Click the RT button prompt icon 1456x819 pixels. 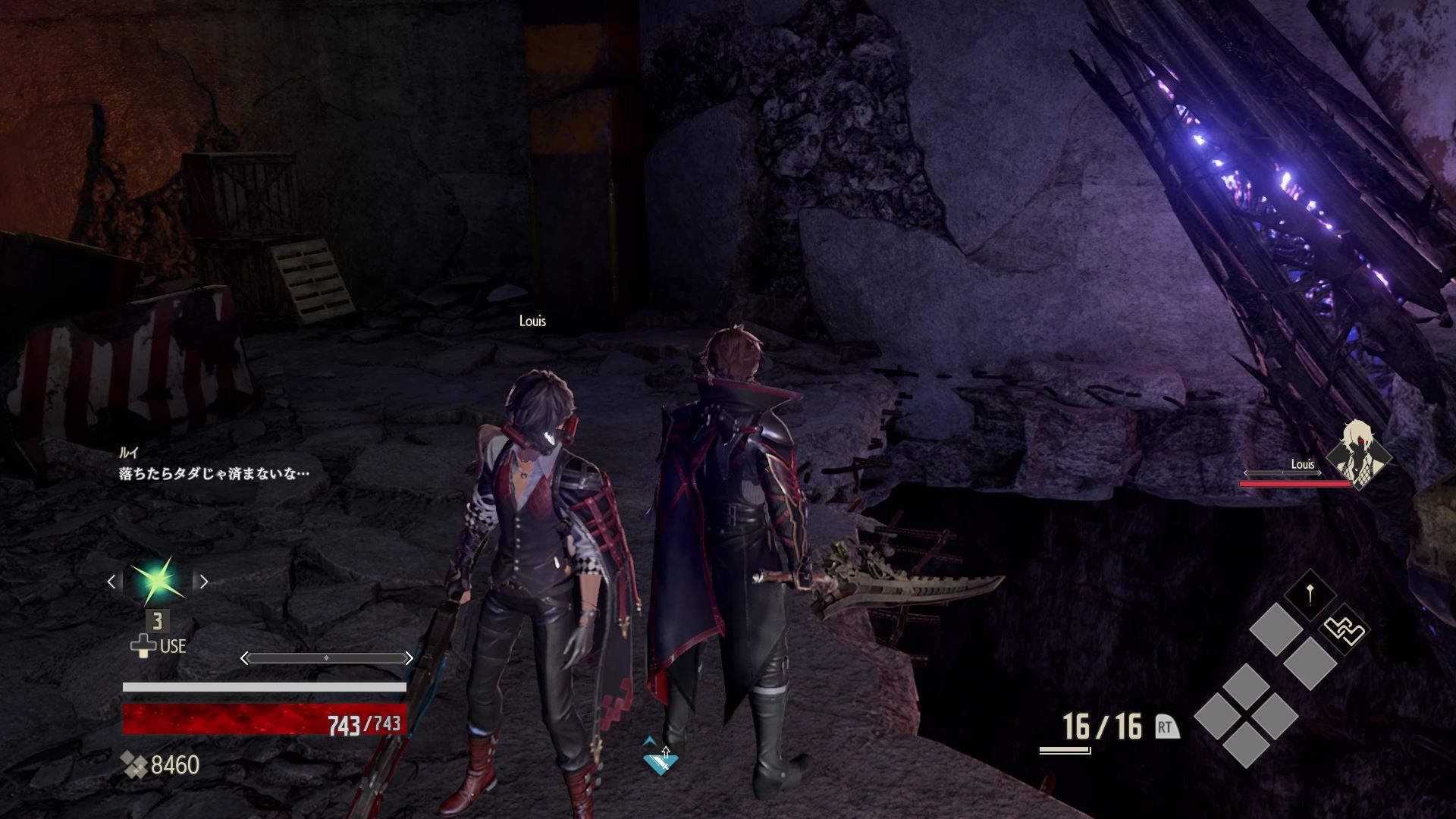(1166, 726)
